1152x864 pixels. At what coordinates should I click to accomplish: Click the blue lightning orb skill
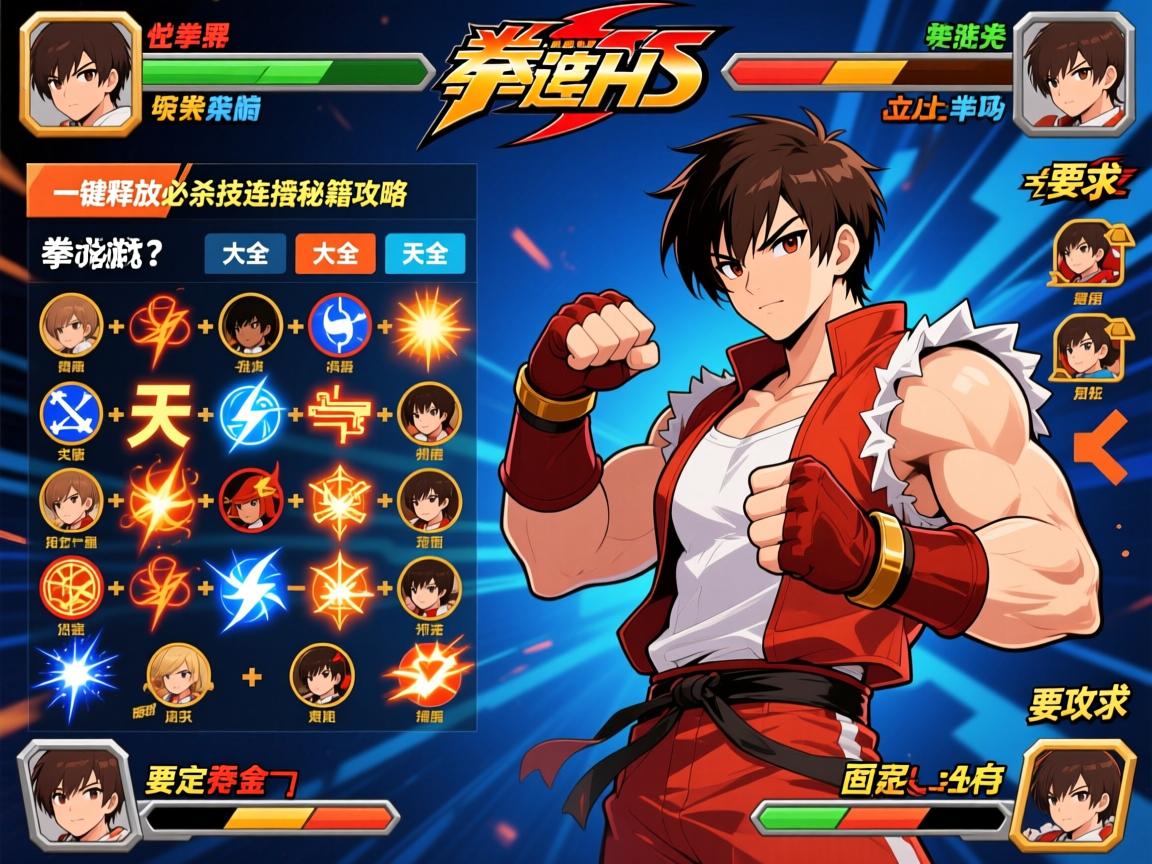(250, 414)
